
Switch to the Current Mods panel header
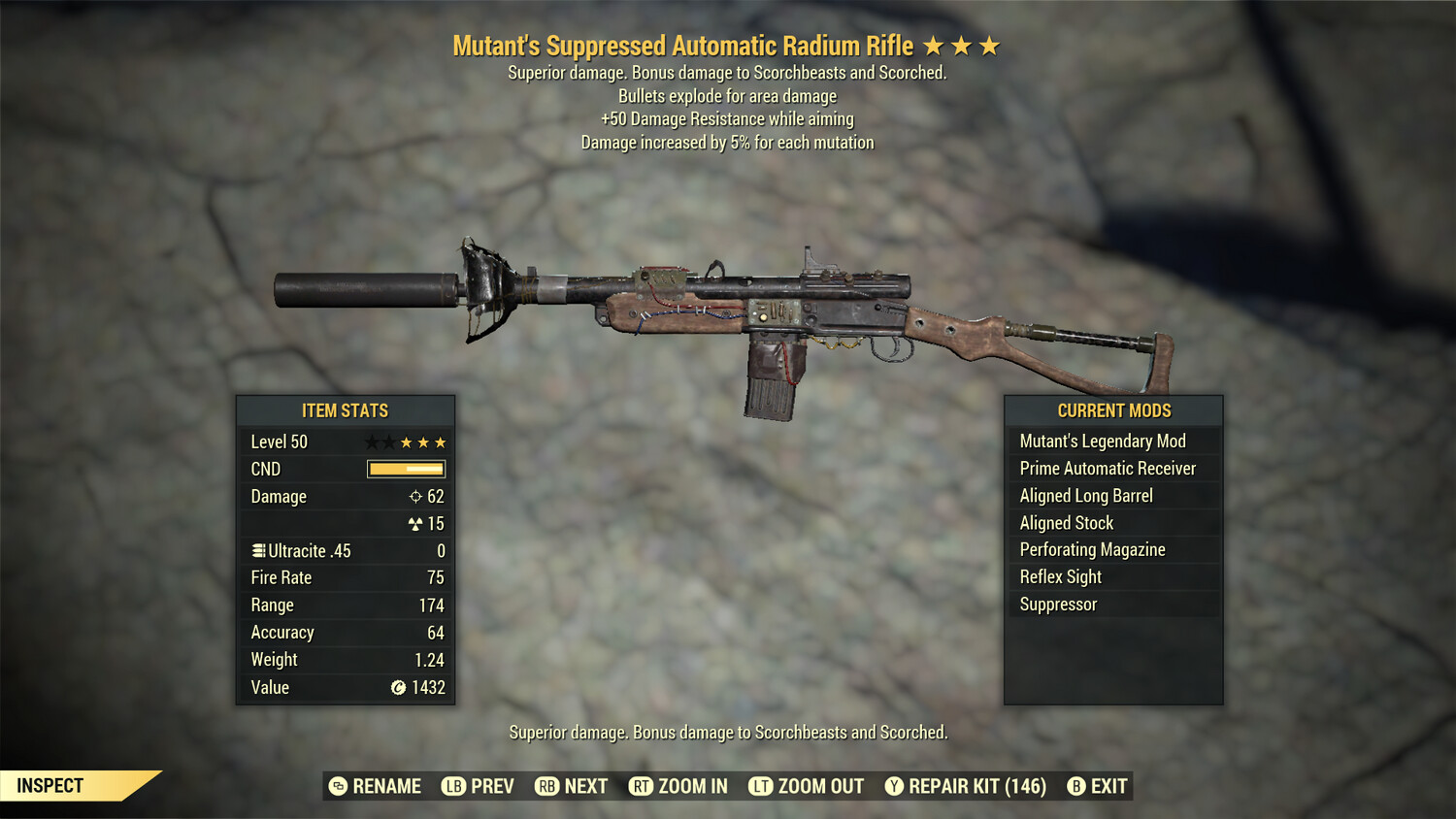point(1113,410)
